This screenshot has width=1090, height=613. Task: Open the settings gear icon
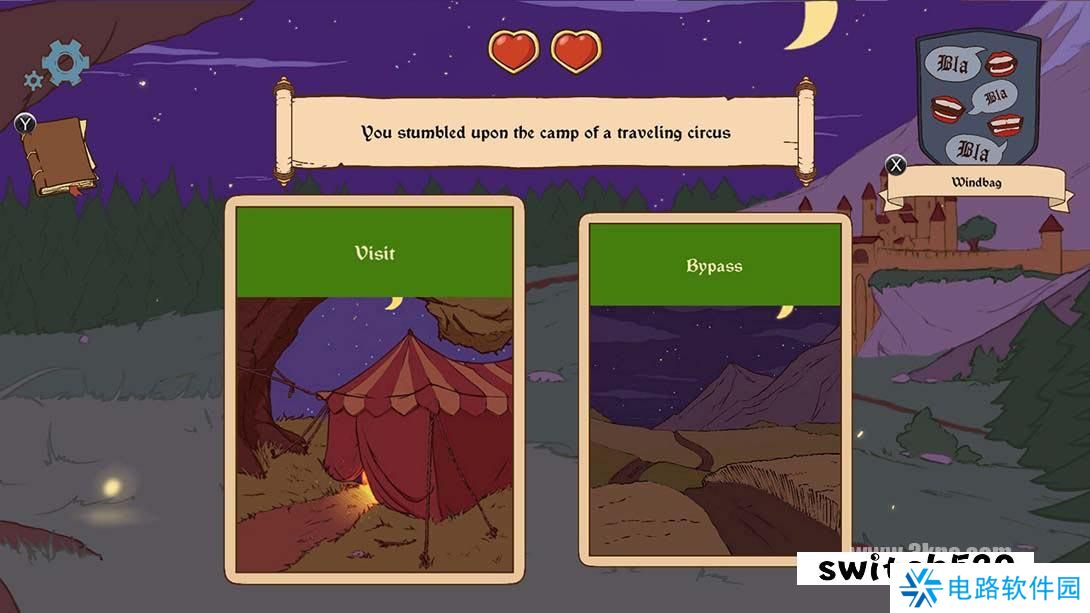64,62
